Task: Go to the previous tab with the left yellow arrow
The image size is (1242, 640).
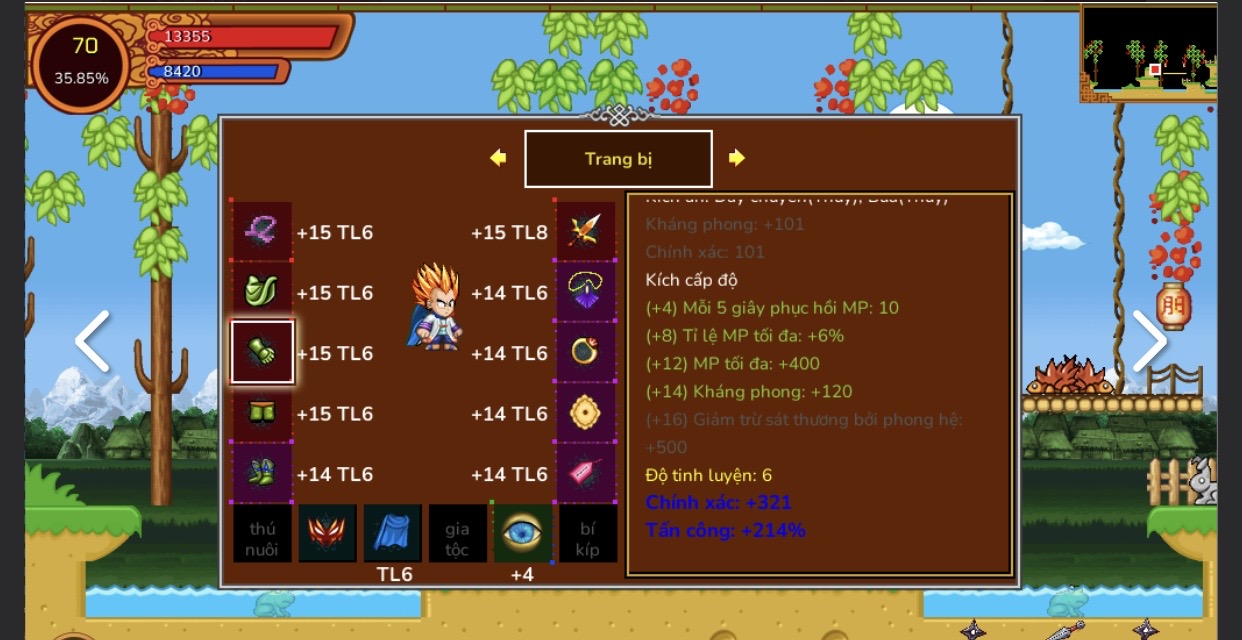Action: [498, 158]
